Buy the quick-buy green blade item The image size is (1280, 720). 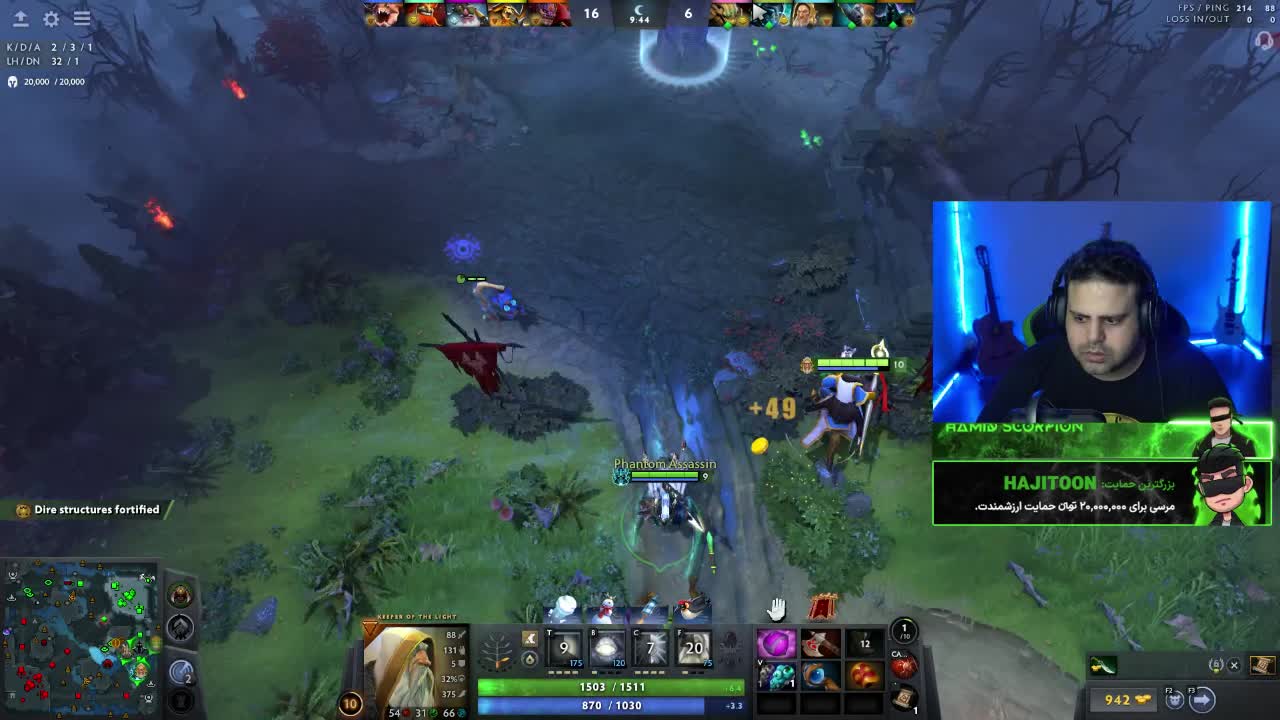1103,666
